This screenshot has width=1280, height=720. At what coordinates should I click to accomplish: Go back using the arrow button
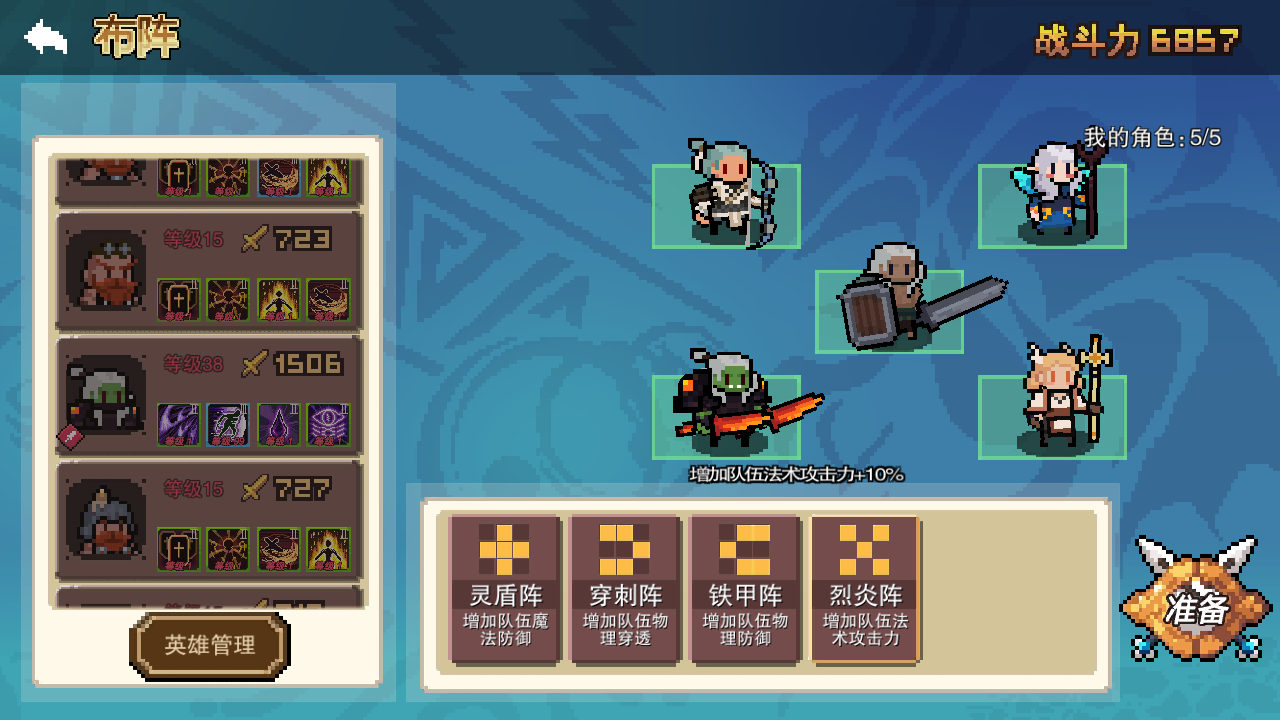[46, 38]
